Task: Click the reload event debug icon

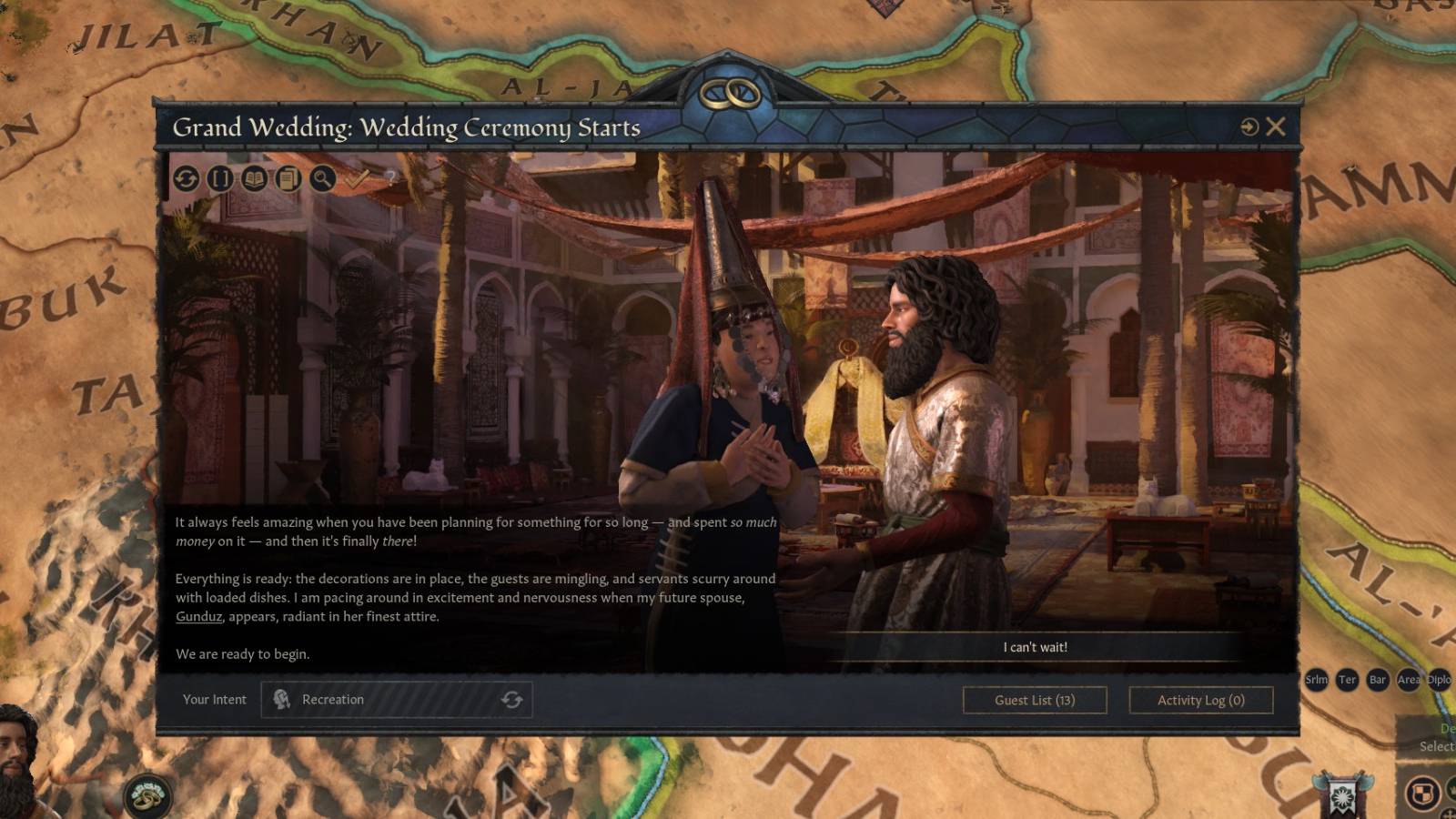Action: point(185,179)
